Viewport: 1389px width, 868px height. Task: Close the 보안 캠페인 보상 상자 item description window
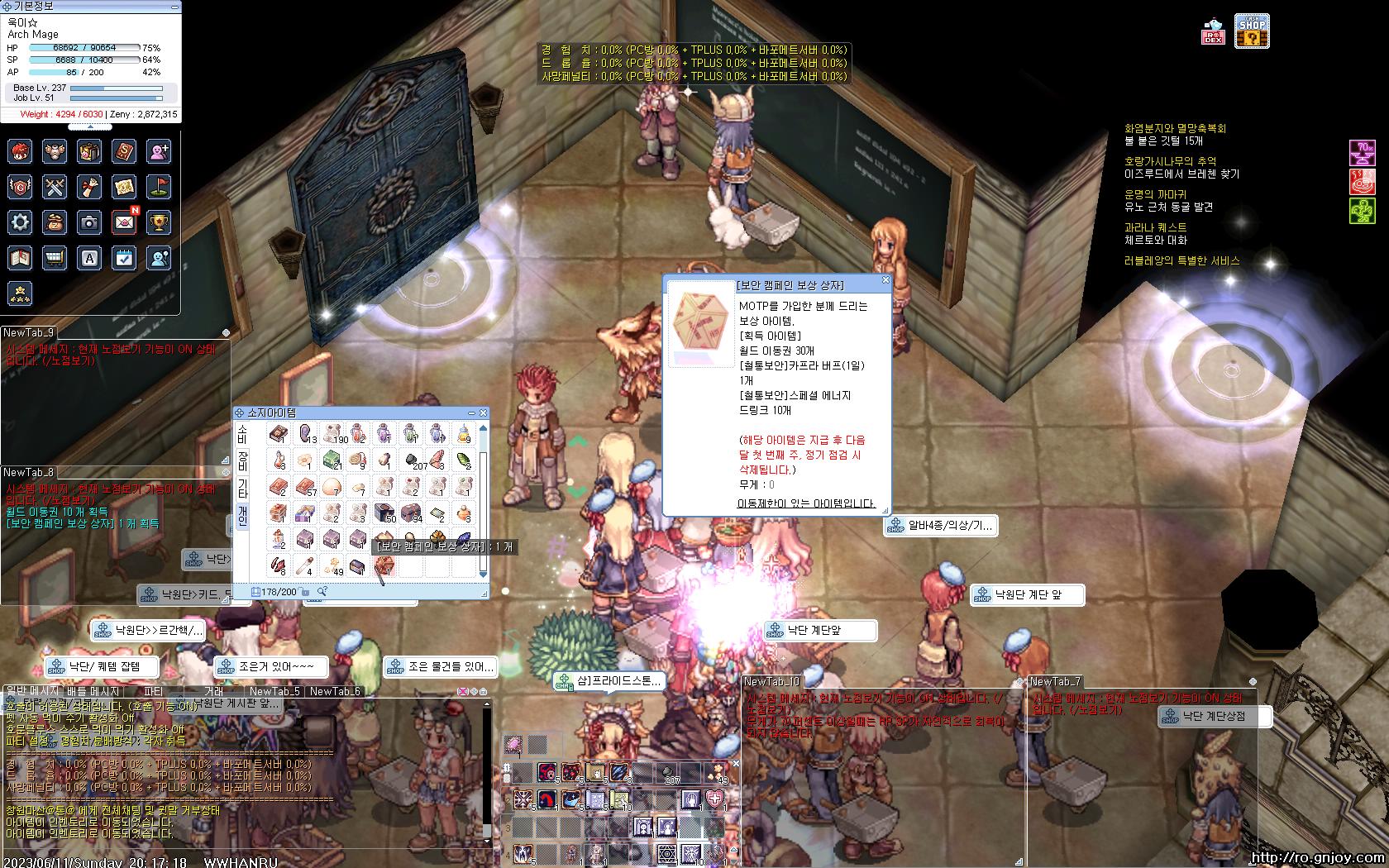885,280
